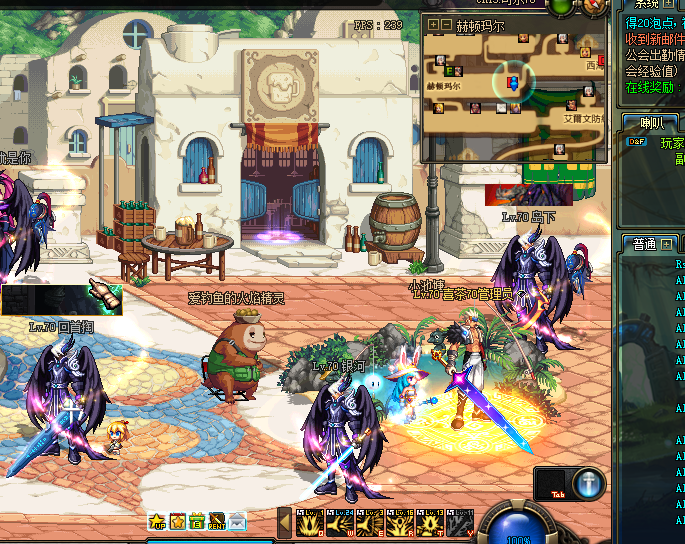Click the star UP icon
Screen dimensions: 685x544
tap(158, 521)
